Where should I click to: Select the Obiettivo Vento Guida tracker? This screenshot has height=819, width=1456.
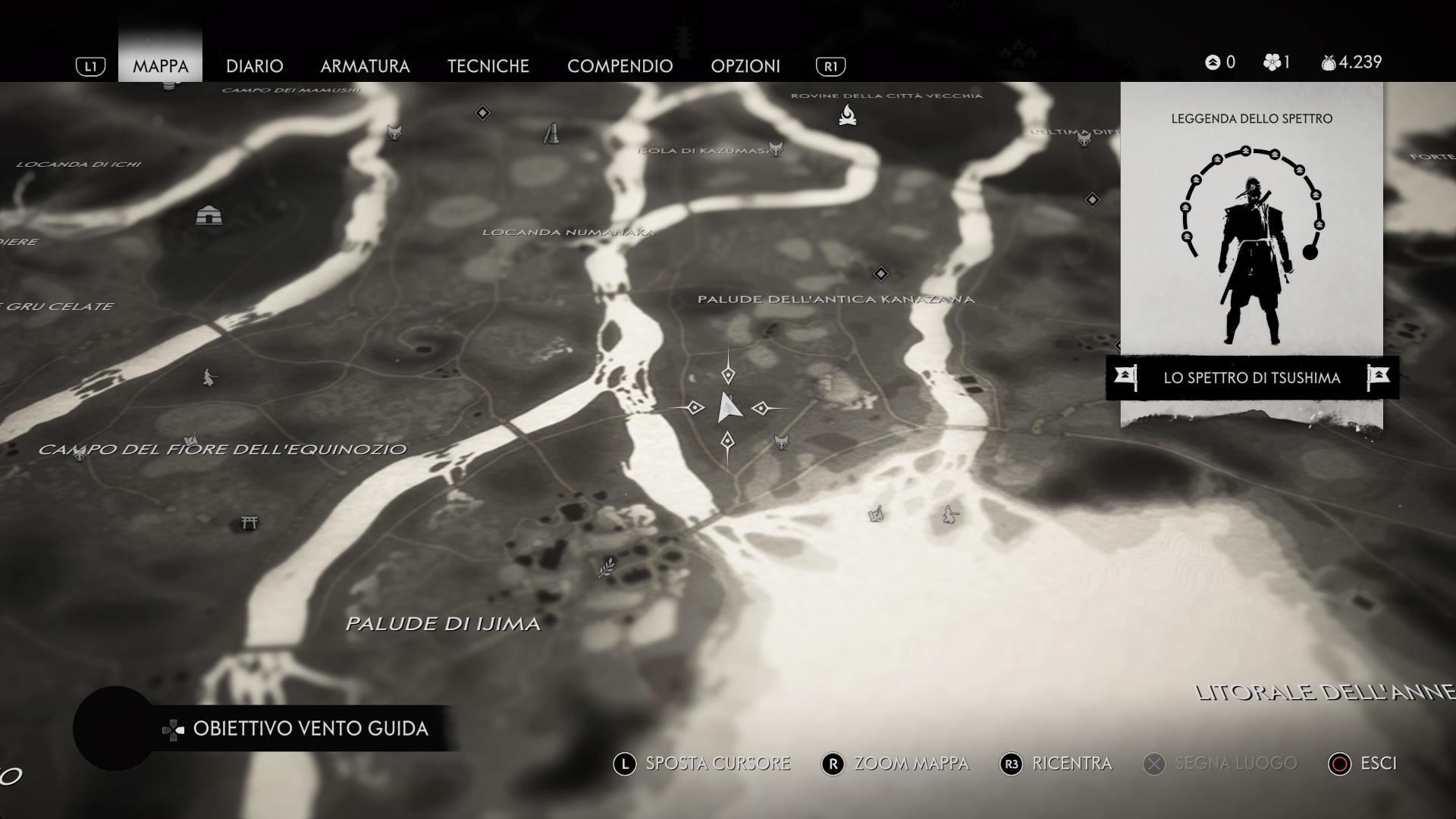tap(309, 729)
